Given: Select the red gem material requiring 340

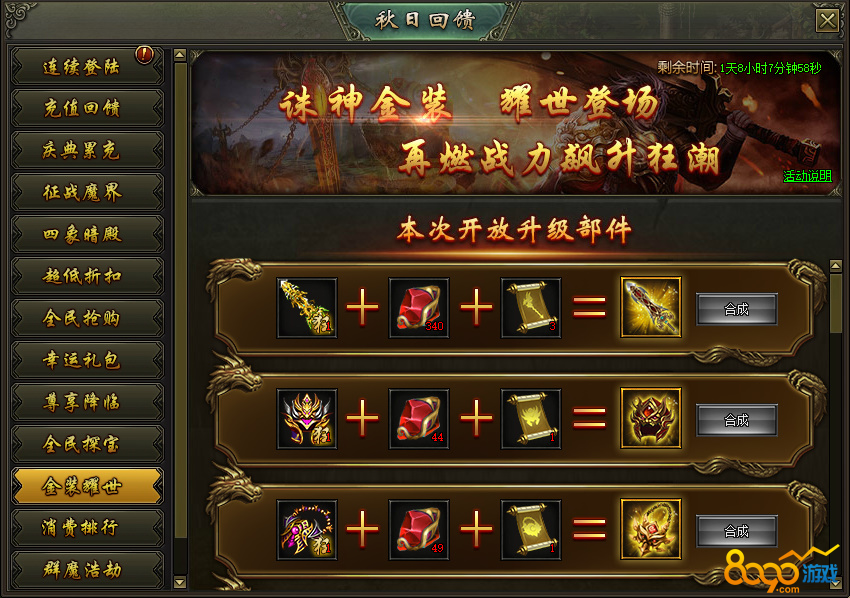Looking at the screenshot, I should pos(419,308).
